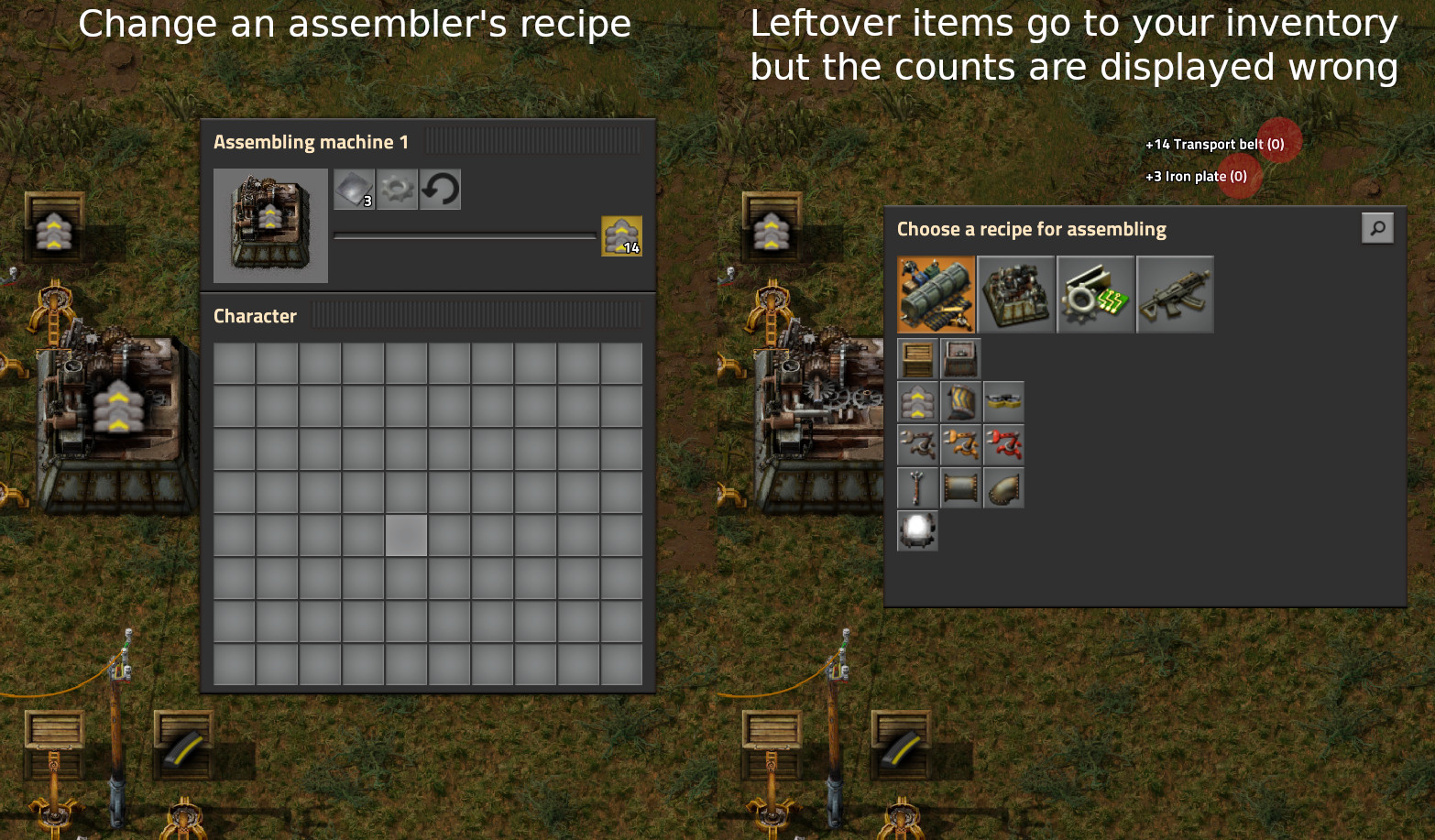Select the small electric pole recipe
Screen dimensions: 1435x840
(x=917, y=487)
